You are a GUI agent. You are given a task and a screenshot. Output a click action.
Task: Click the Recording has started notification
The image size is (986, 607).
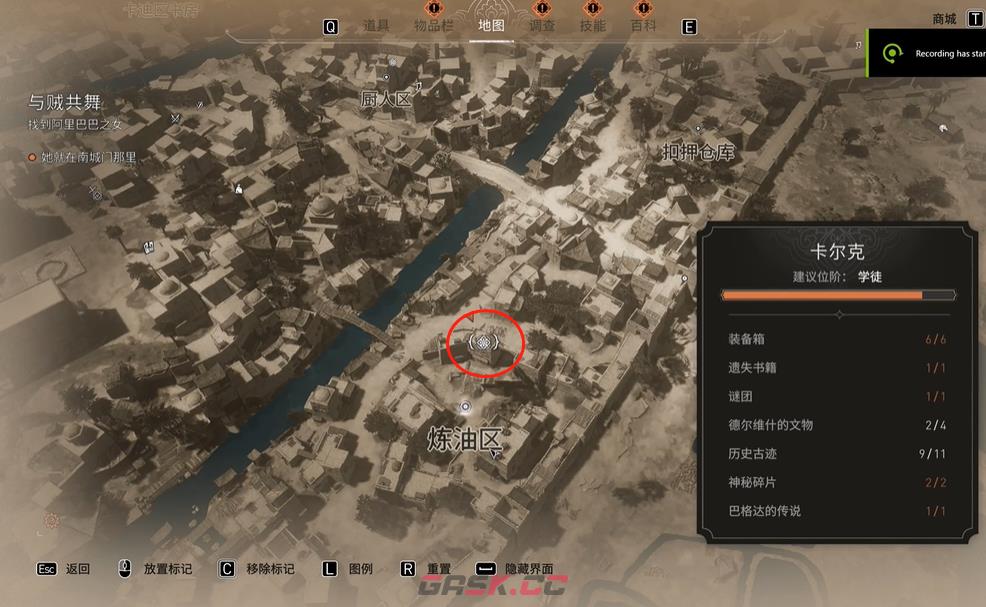point(930,53)
